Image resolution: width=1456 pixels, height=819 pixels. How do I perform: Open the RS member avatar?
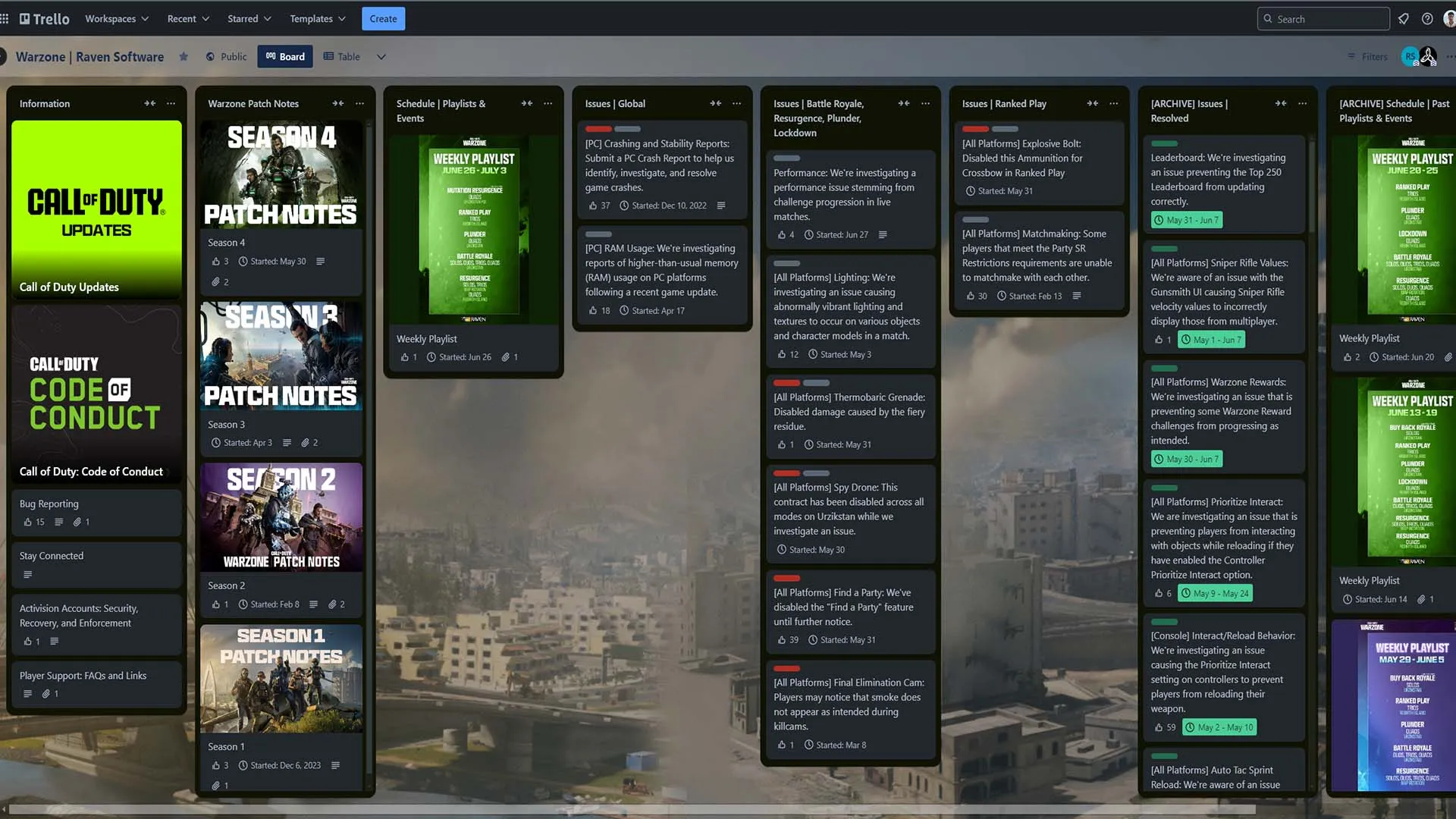(x=1410, y=56)
